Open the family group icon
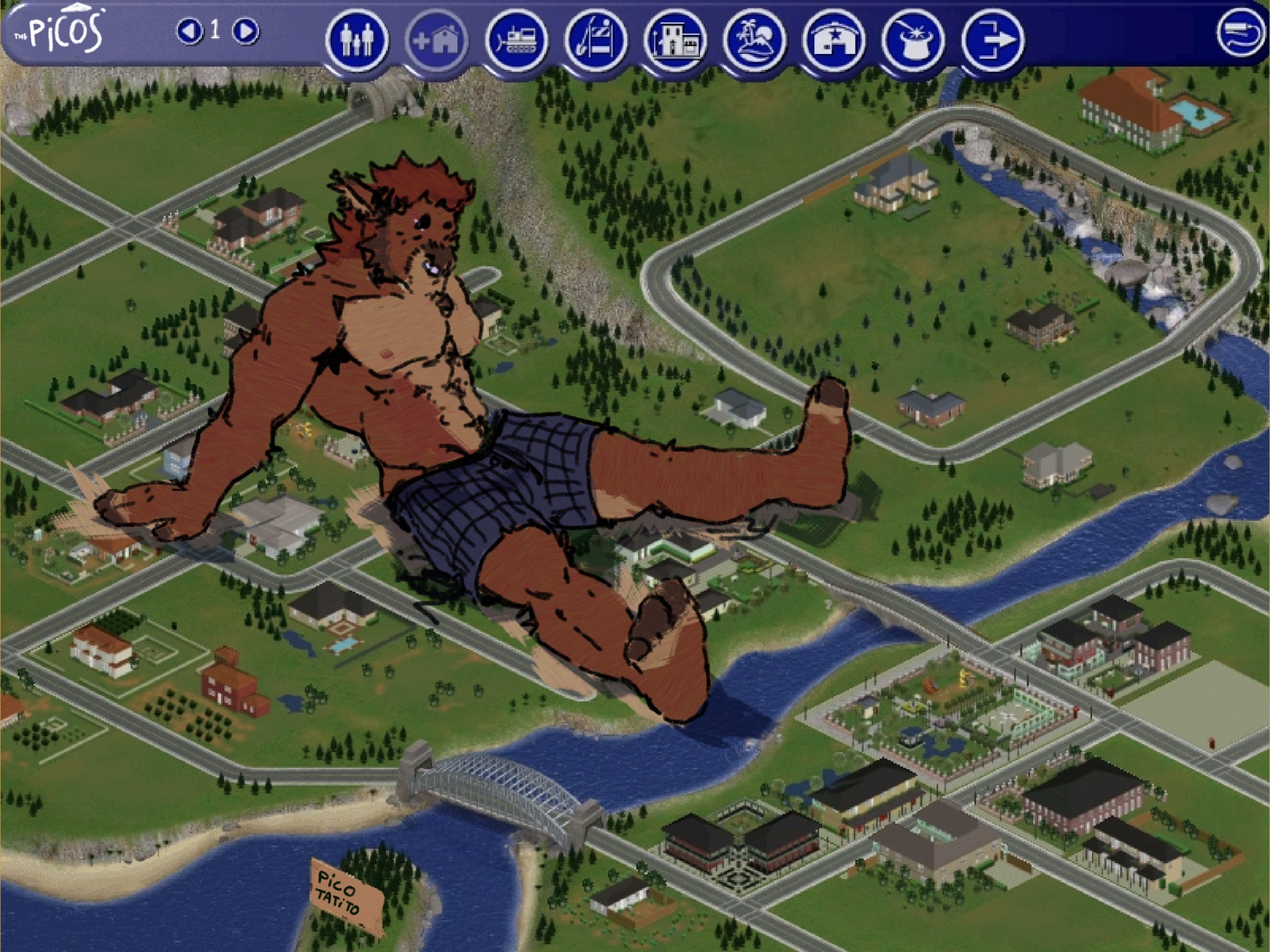This screenshot has height=952, width=1270. pos(357,39)
